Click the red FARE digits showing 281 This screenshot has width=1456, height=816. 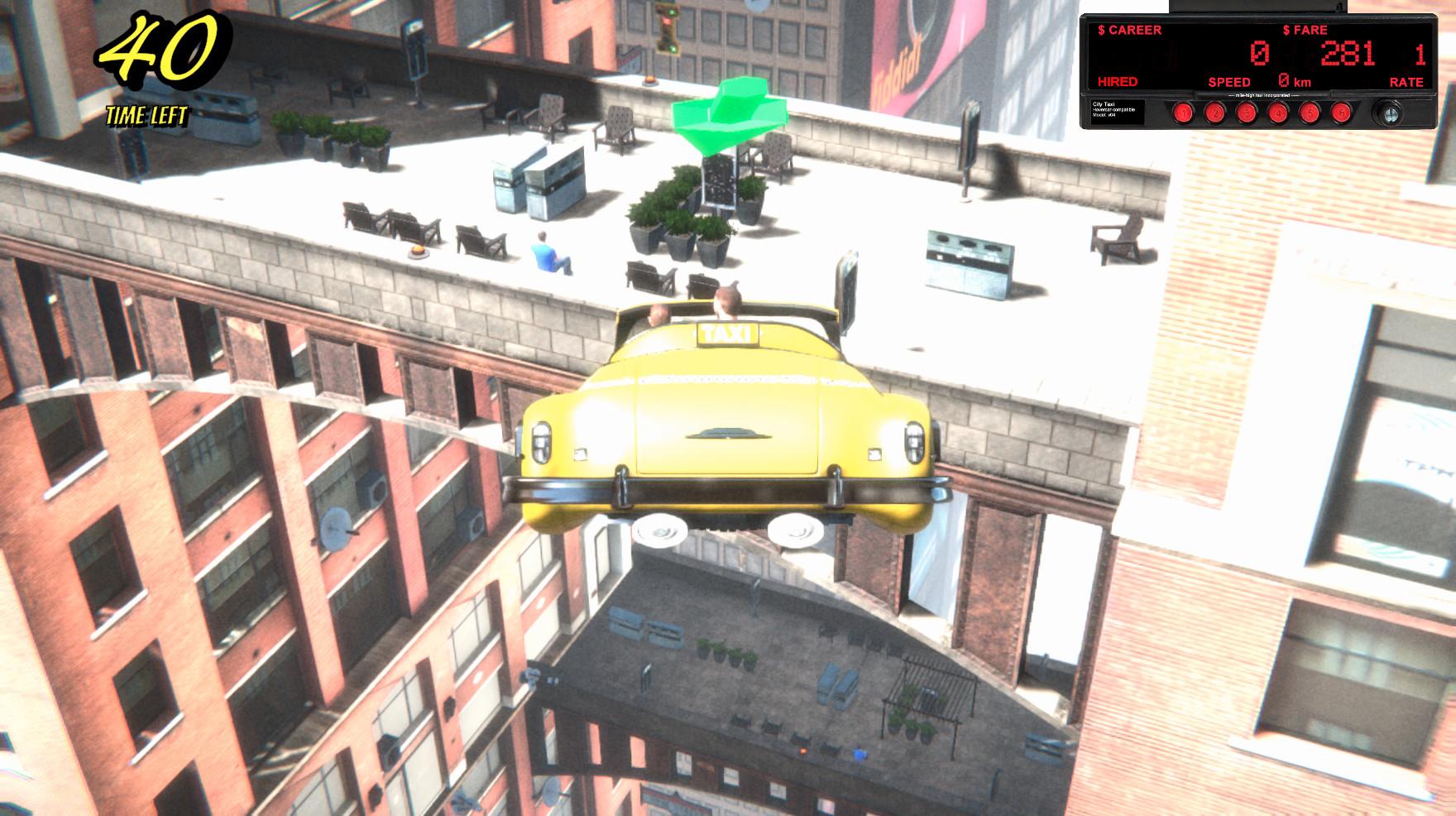[x=1347, y=53]
